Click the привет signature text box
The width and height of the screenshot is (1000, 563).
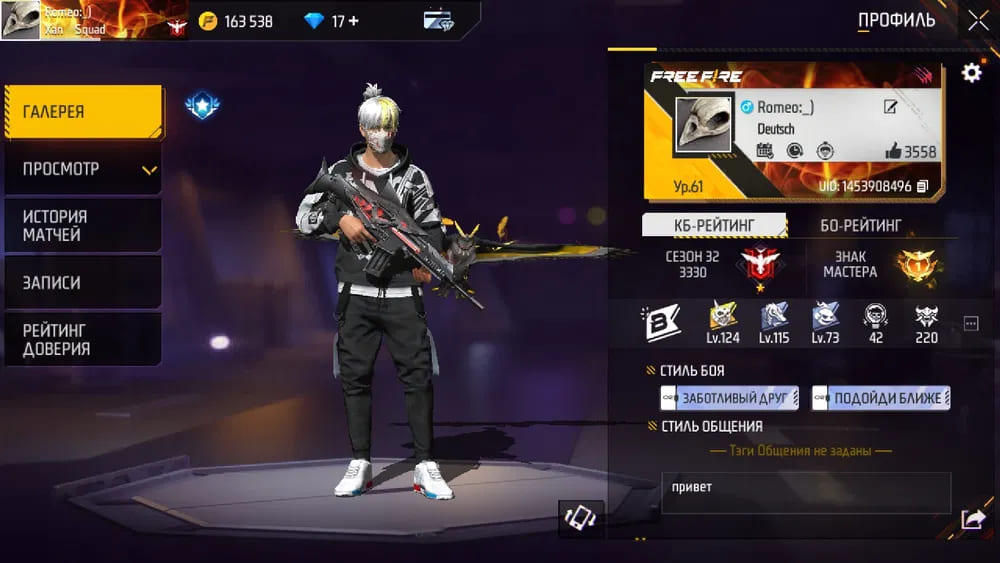806,493
